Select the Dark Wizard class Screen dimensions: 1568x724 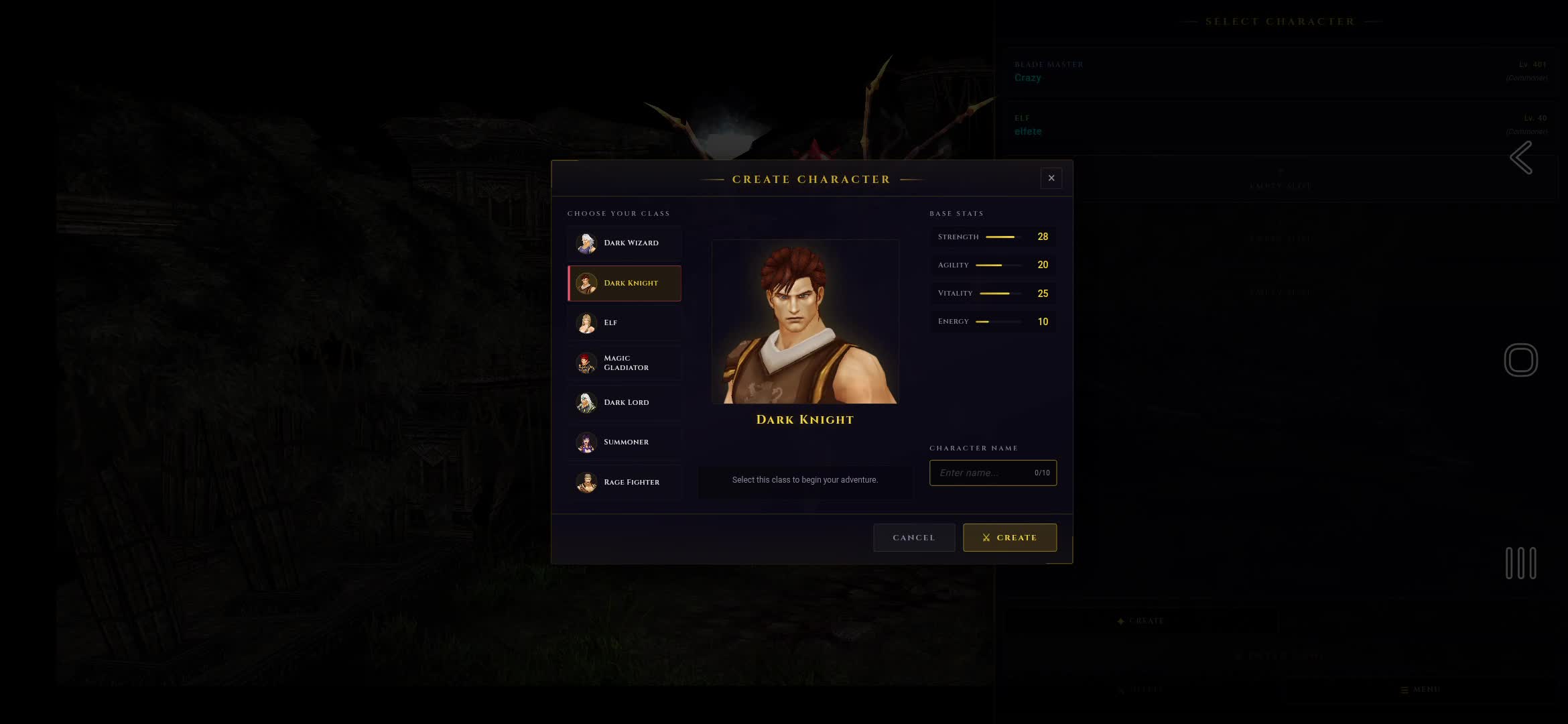[625, 243]
